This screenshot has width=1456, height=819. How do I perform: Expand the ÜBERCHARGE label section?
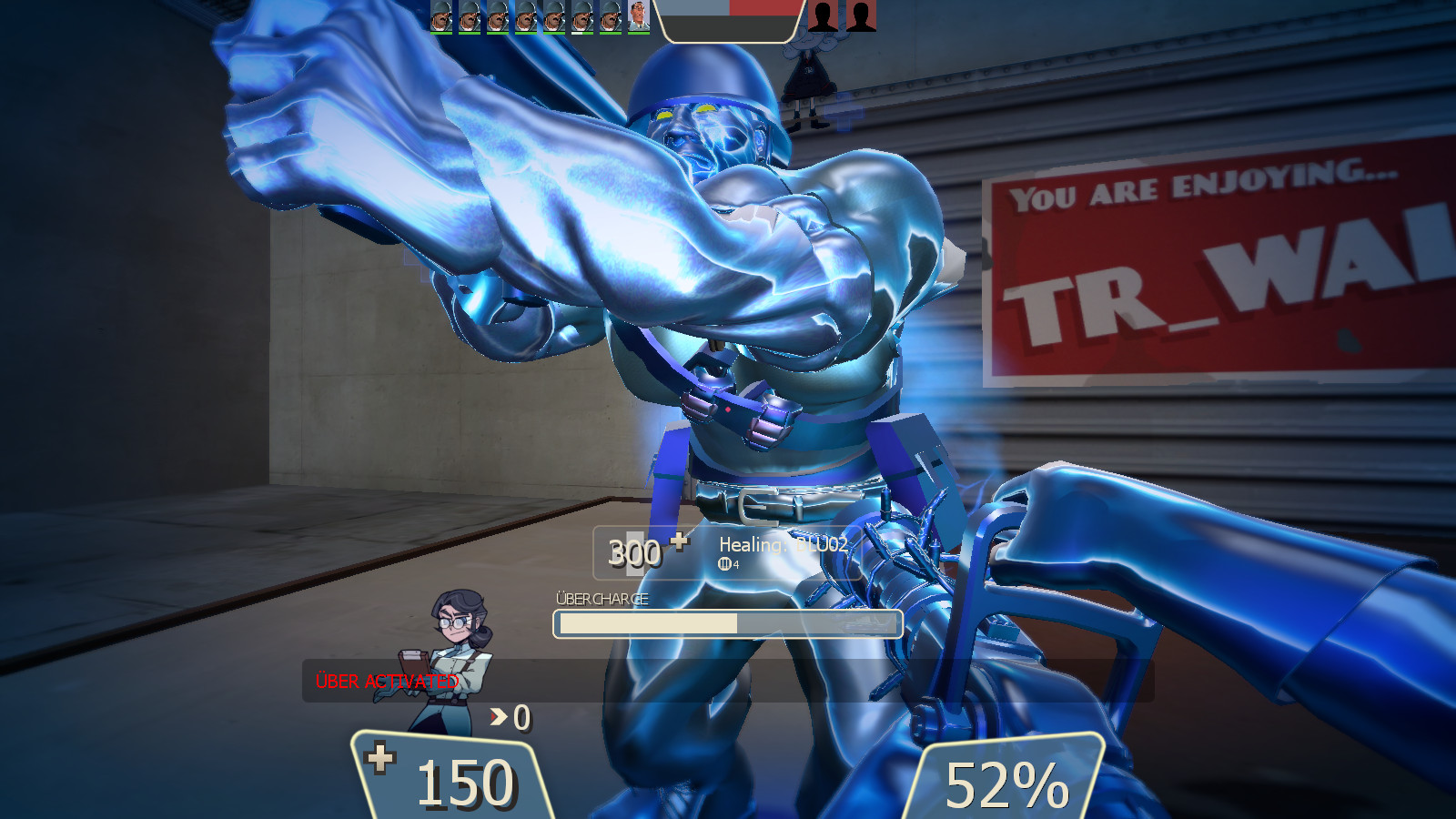pyautogui.click(x=601, y=599)
